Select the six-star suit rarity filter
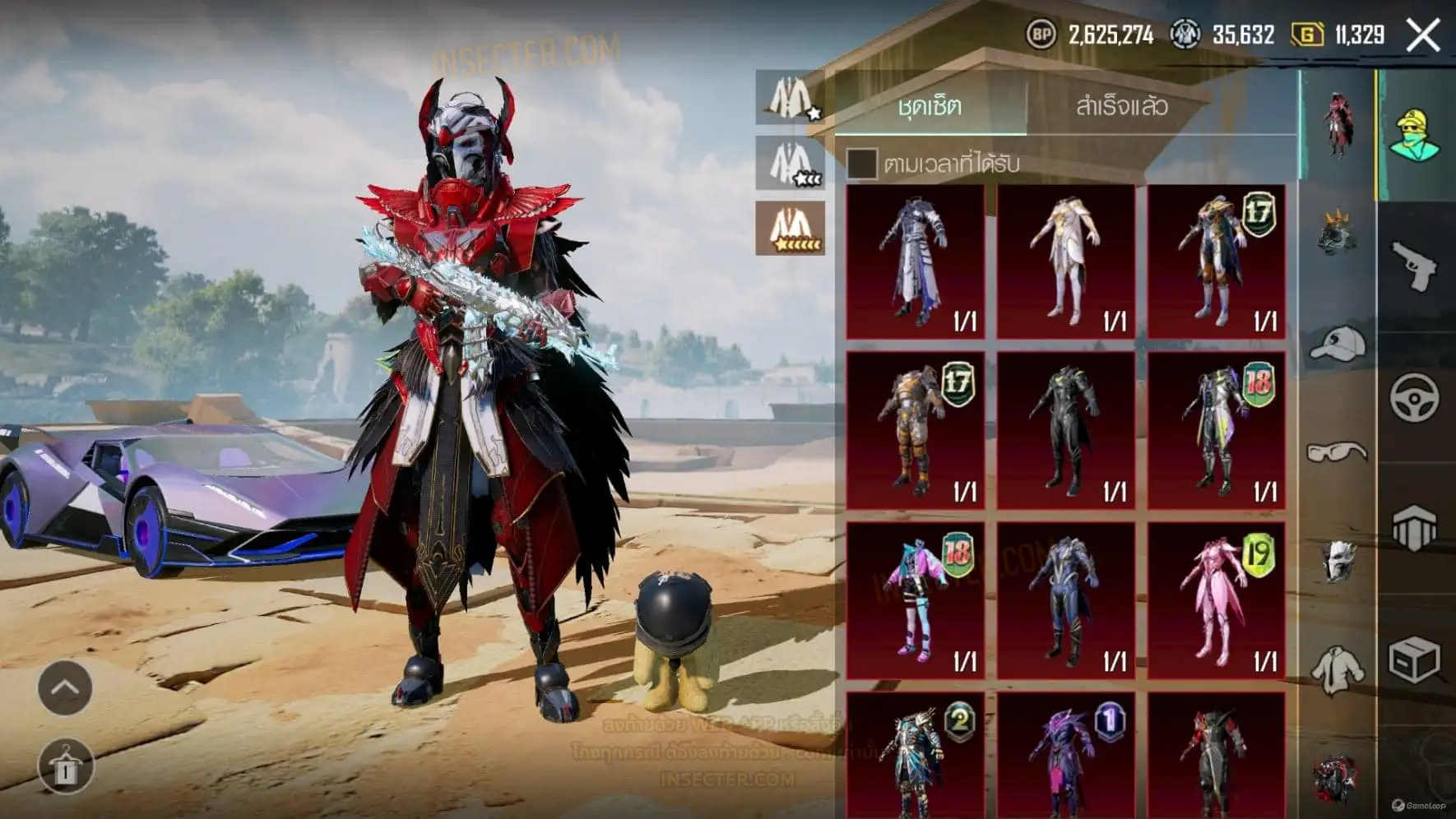 click(x=791, y=229)
